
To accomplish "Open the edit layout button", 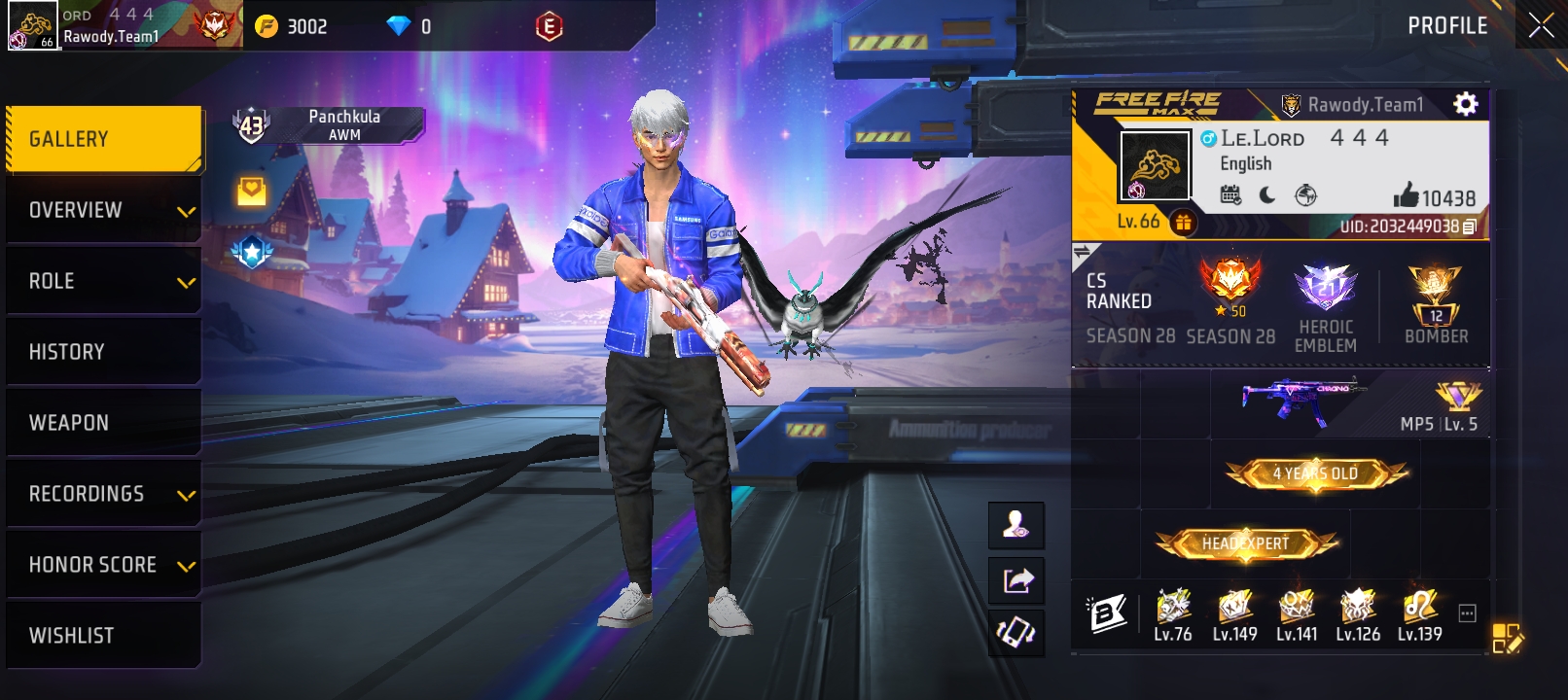I will coord(1507,638).
